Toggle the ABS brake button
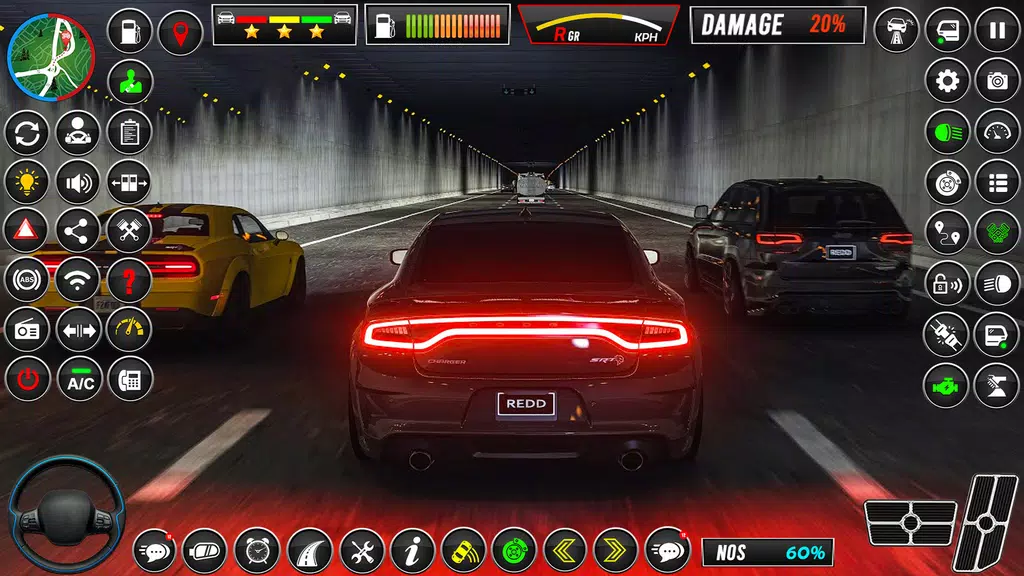The width and height of the screenshot is (1024, 576). [27, 280]
